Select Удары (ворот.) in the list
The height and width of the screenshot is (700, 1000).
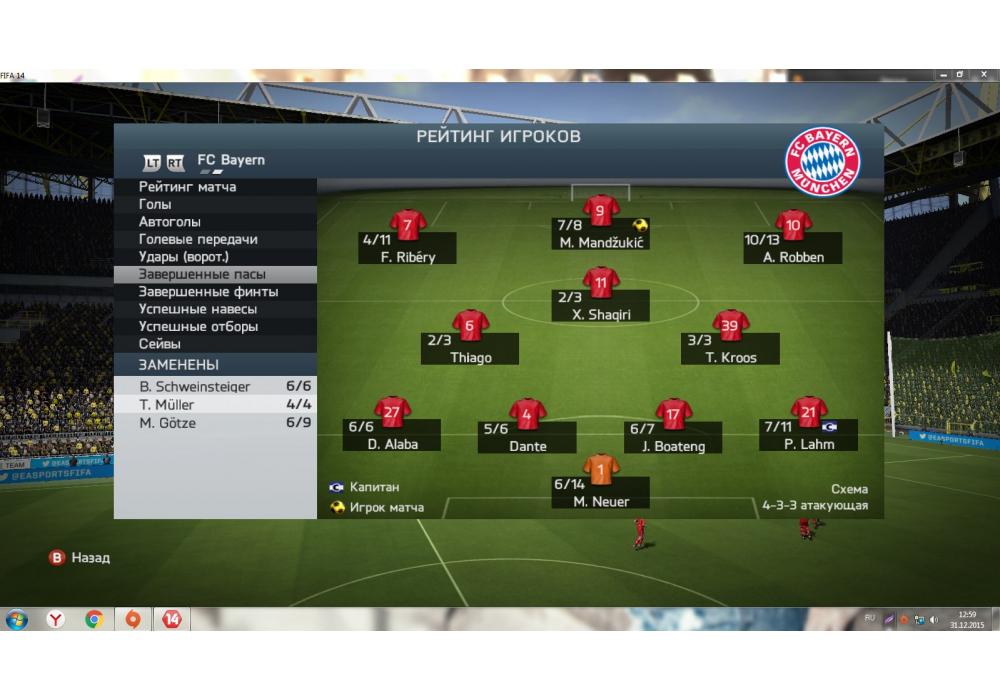pos(185,257)
